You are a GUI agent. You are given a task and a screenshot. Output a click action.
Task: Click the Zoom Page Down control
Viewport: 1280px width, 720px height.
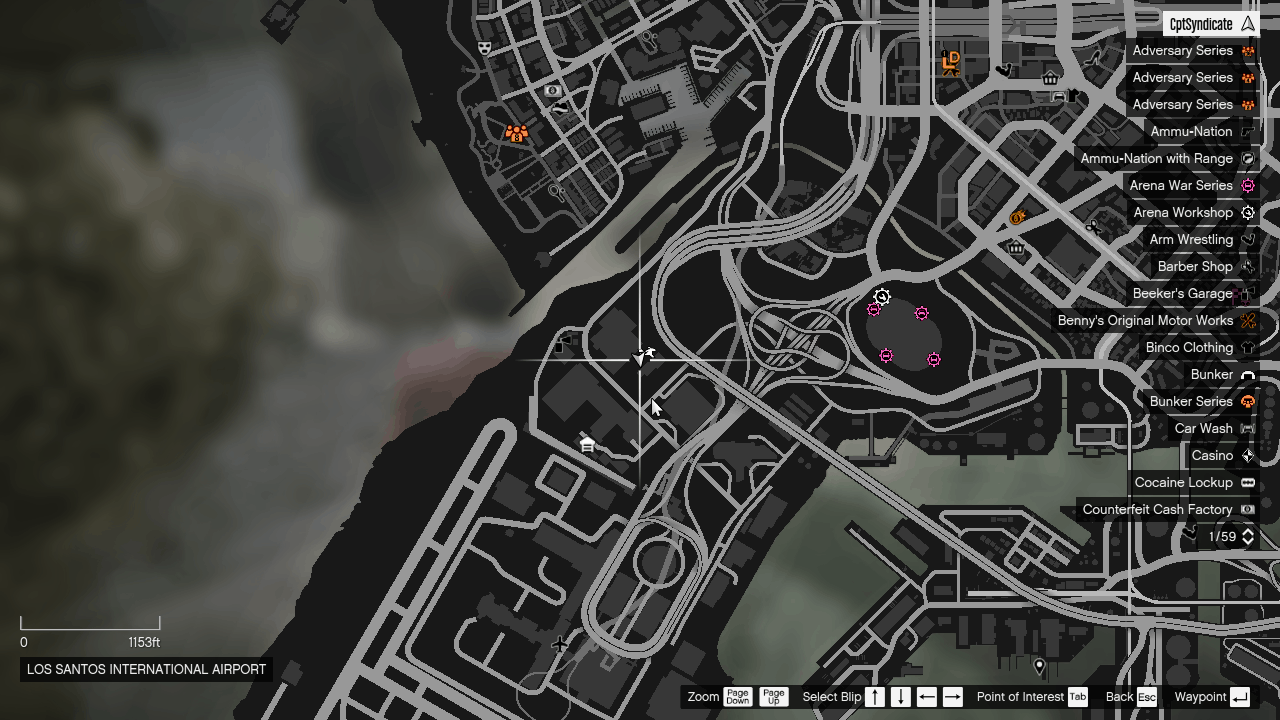738,697
